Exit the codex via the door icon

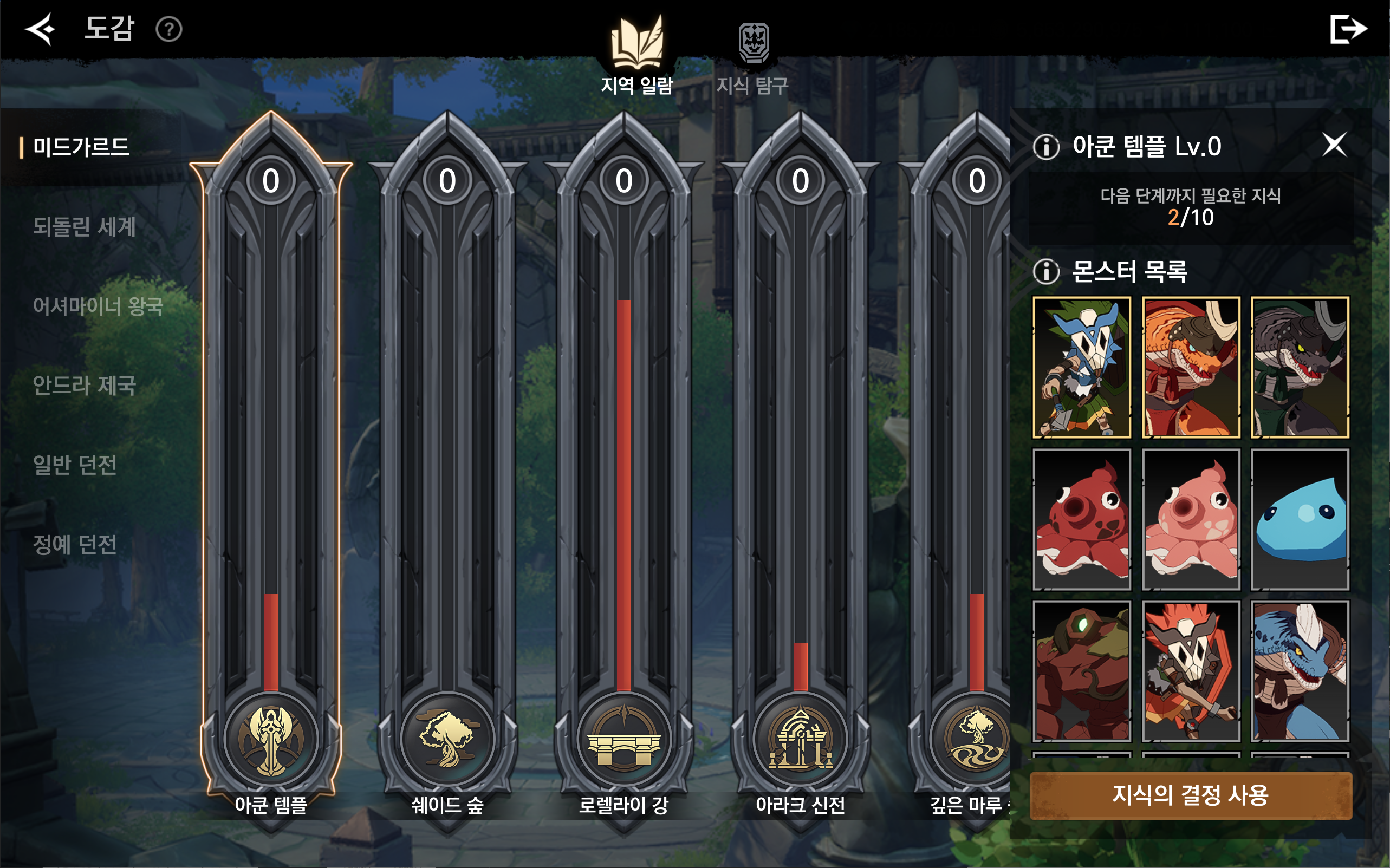(1348, 29)
